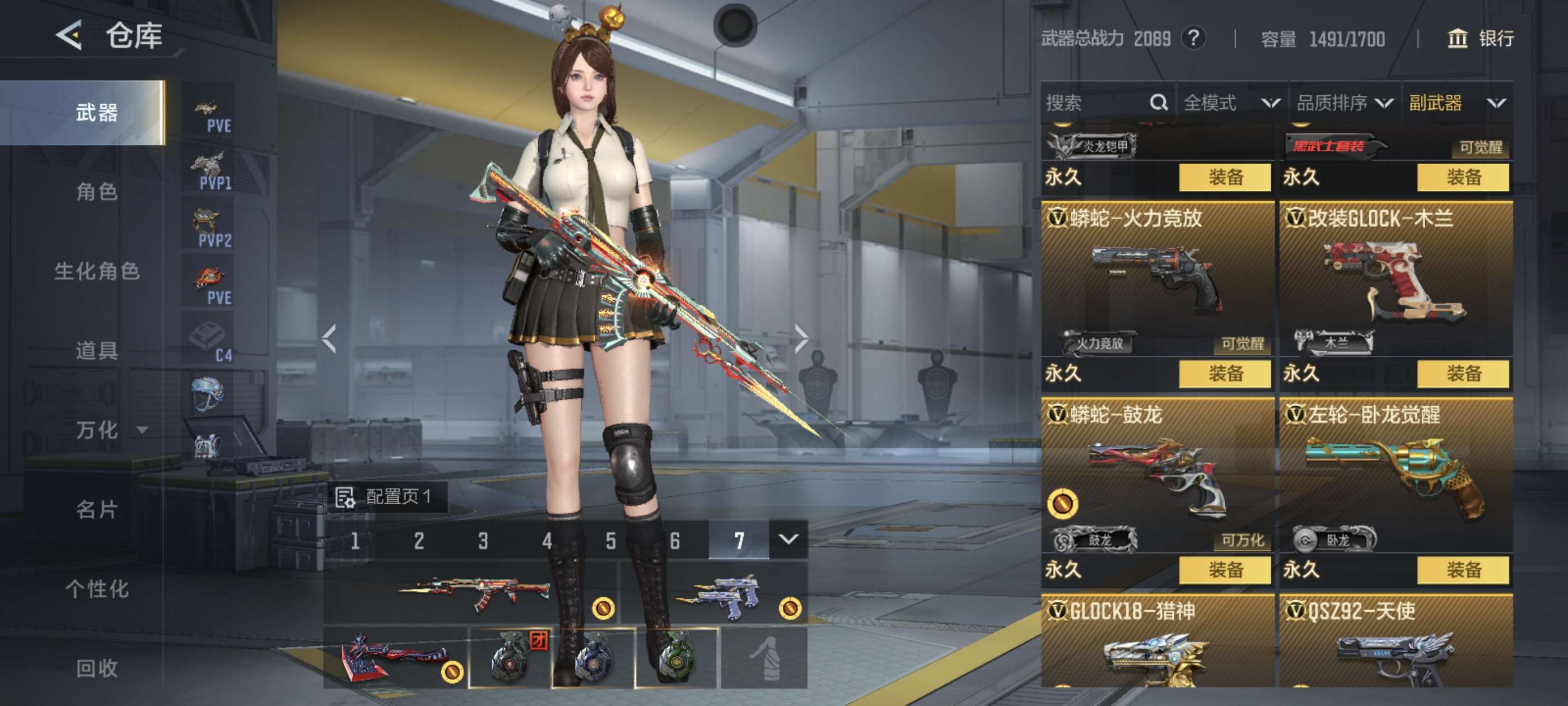Select the 道具 items tab

coord(97,350)
